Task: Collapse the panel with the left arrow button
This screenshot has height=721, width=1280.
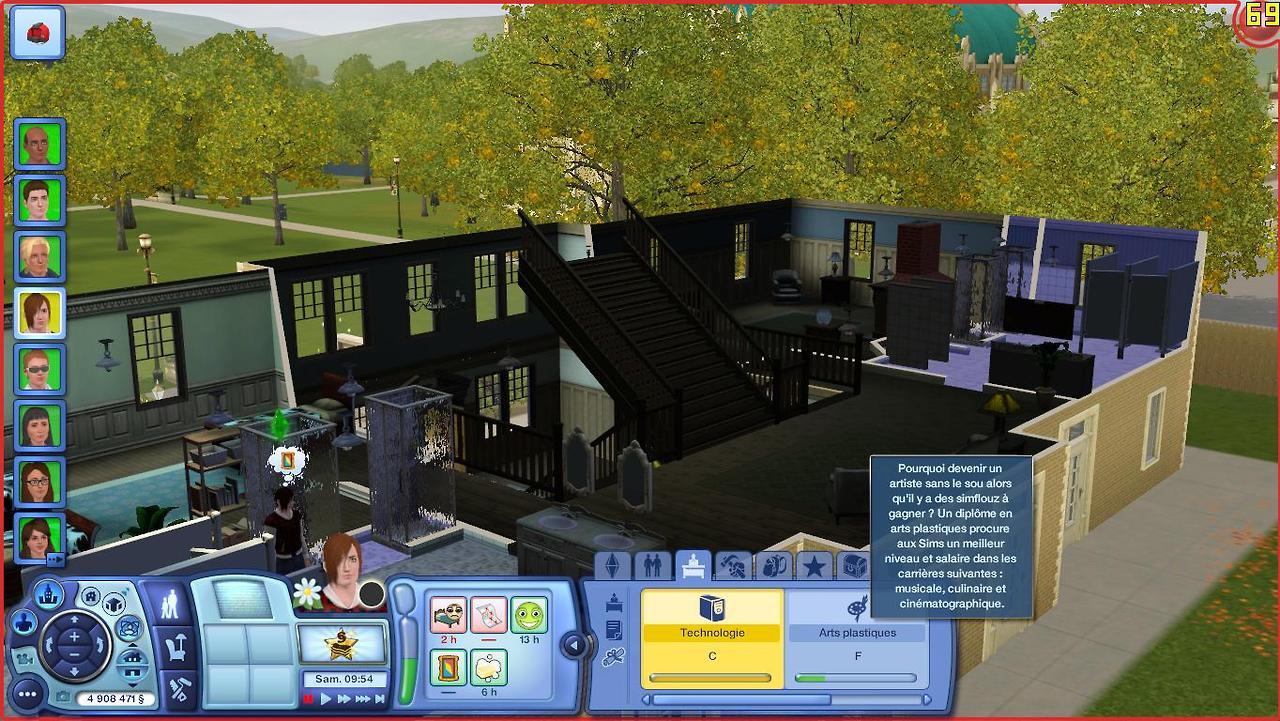Action: 573,646
